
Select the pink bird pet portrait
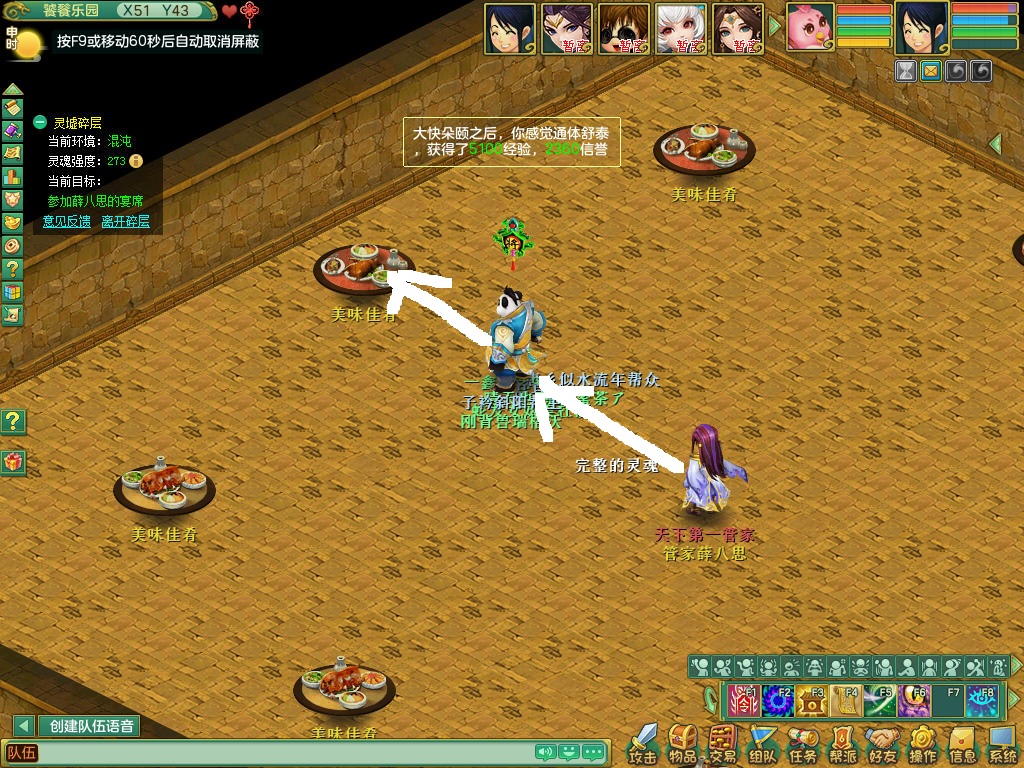click(809, 27)
